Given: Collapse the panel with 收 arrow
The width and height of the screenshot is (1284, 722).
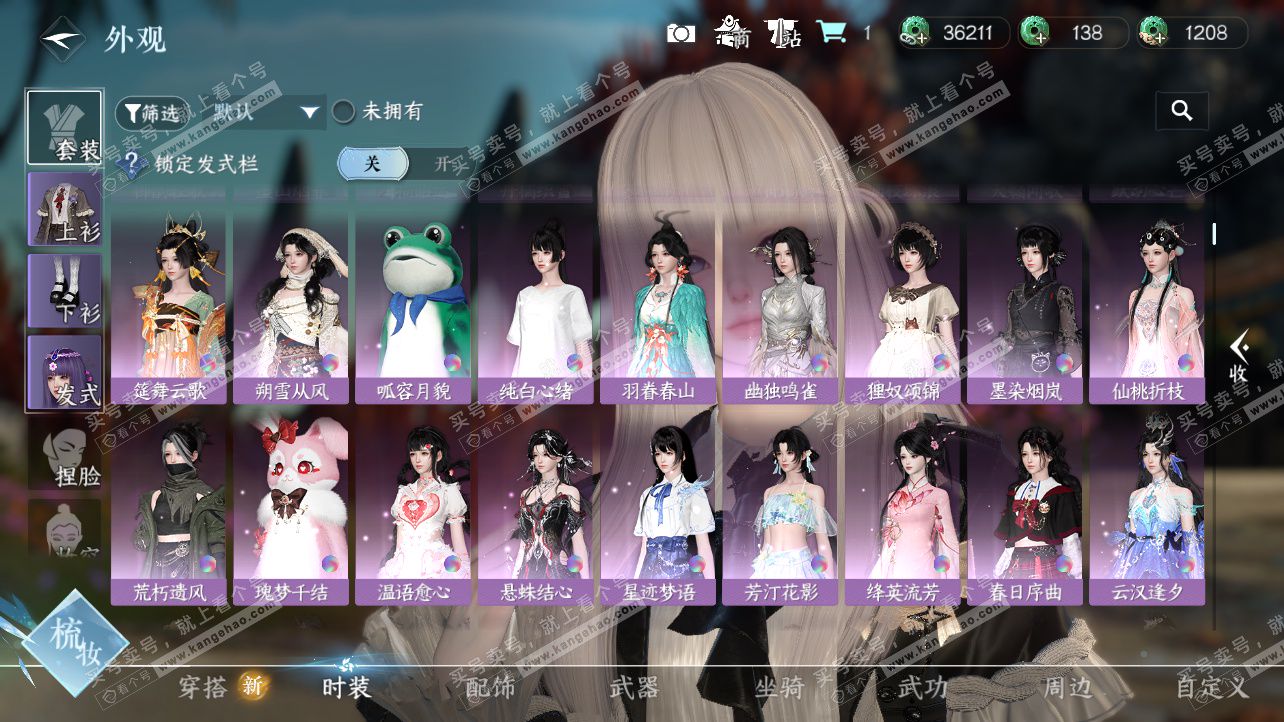Looking at the screenshot, I should (x=1240, y=357).
